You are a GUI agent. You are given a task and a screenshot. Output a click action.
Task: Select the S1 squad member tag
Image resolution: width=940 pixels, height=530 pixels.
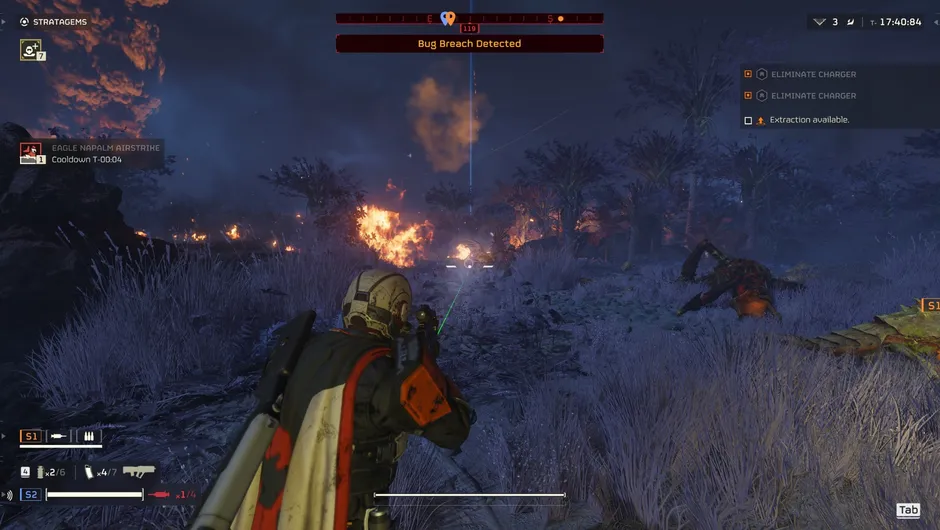point(31,437)
